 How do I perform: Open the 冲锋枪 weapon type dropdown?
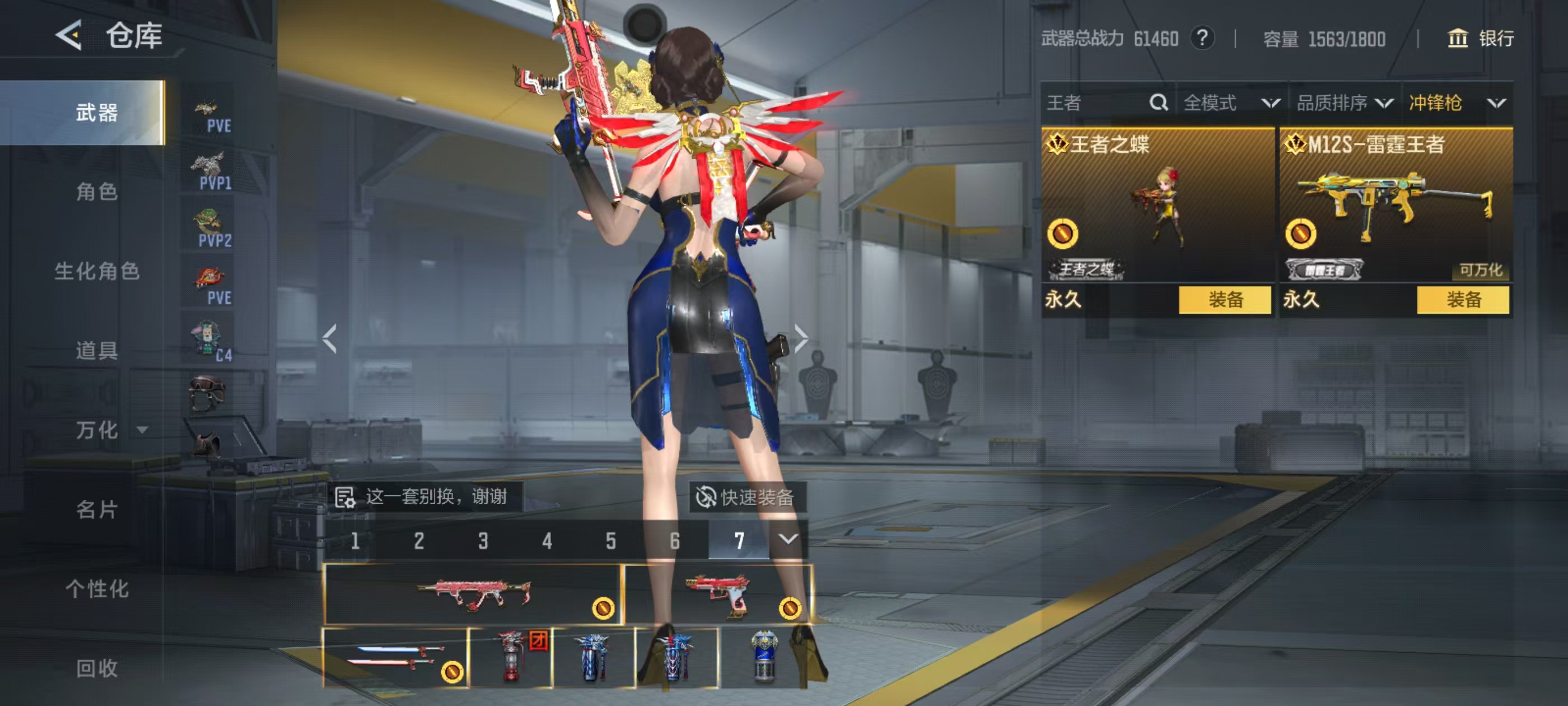point(1456,103)
